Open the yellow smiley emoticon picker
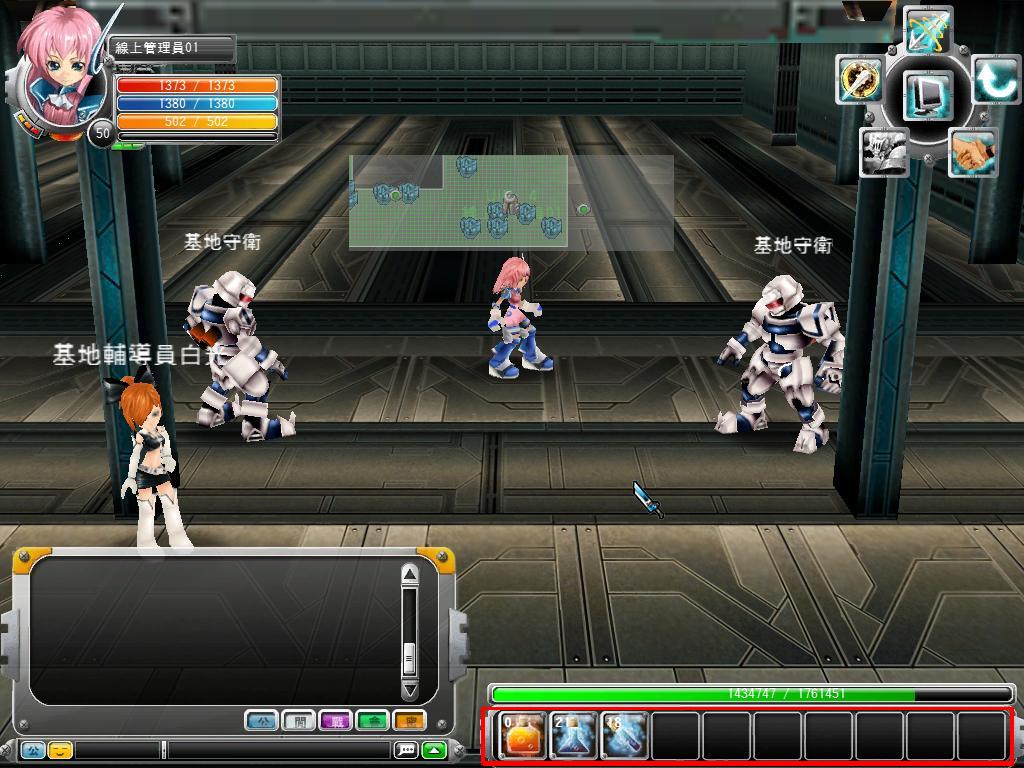Screen dimensions: 1024x768 pyautogui.click(x=60, y=749)
